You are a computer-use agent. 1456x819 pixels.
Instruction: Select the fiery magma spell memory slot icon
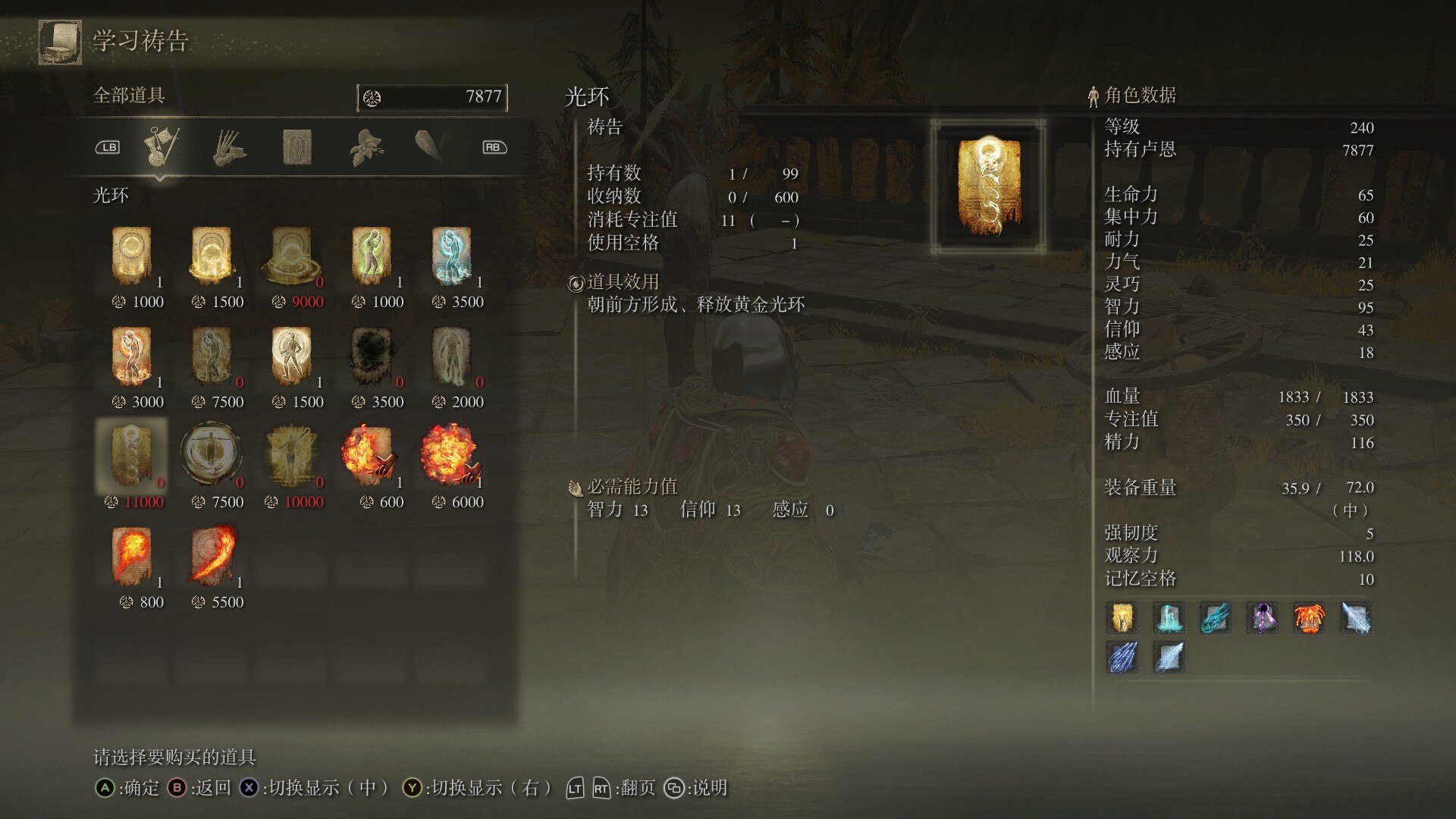(1310, 619)
